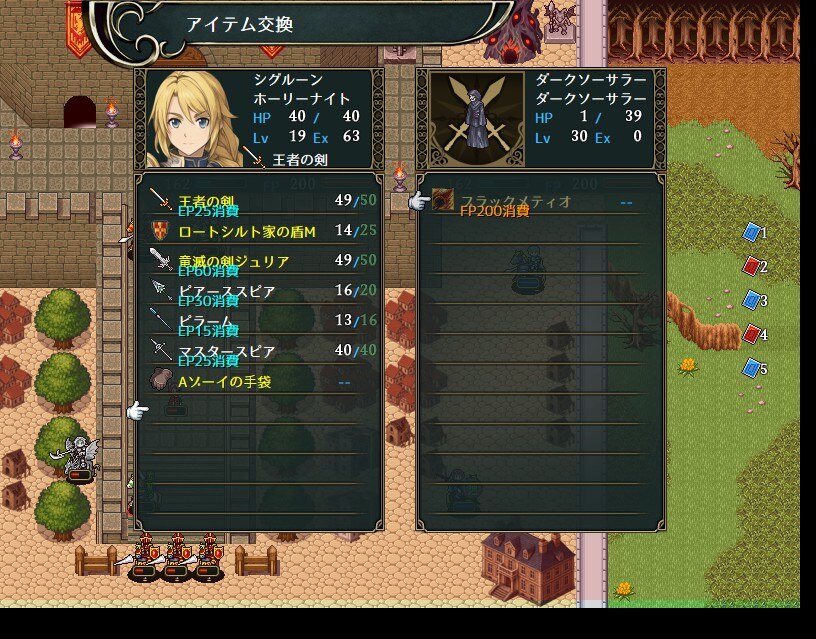Click the red card numbered 2
Viewport: 816px width, 639px height.
[x=752, y=267]
